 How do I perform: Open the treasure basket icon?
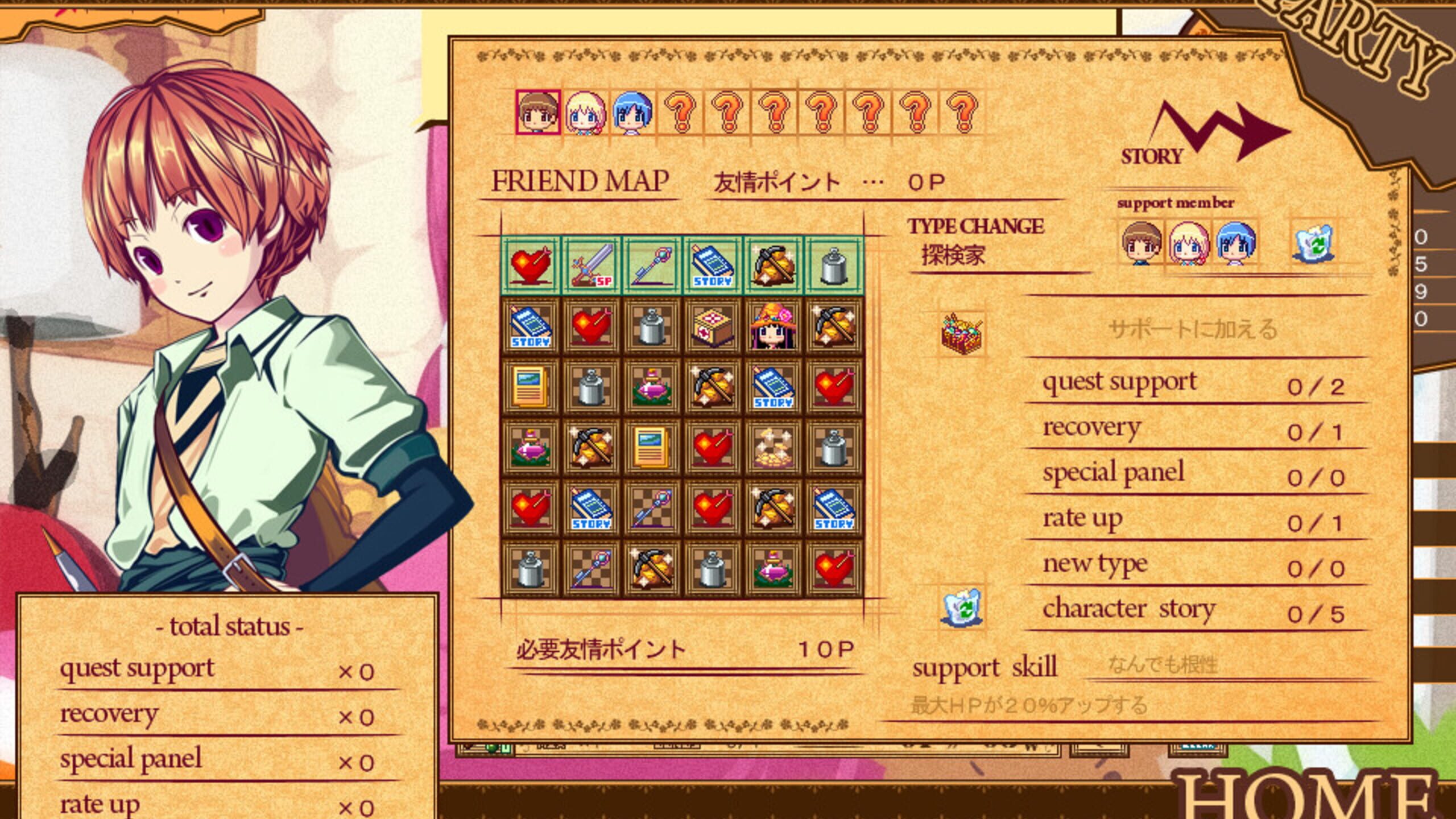(x=962, y=334)
